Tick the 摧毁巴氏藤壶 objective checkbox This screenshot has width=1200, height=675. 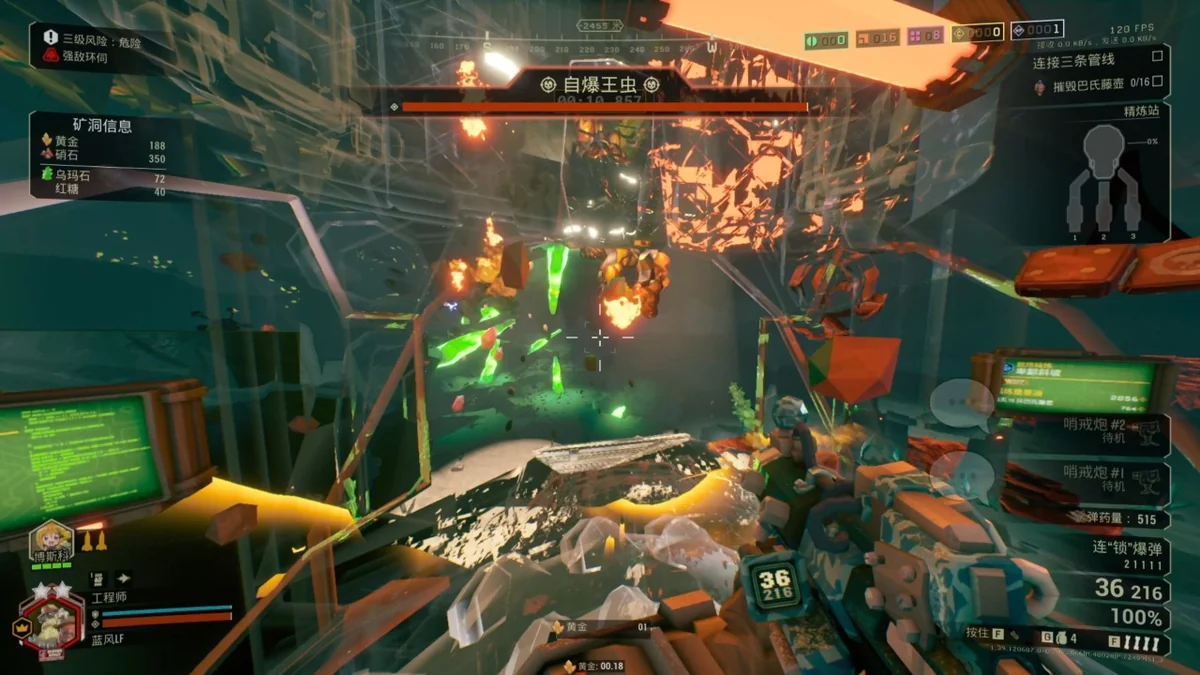point(1158,82)
